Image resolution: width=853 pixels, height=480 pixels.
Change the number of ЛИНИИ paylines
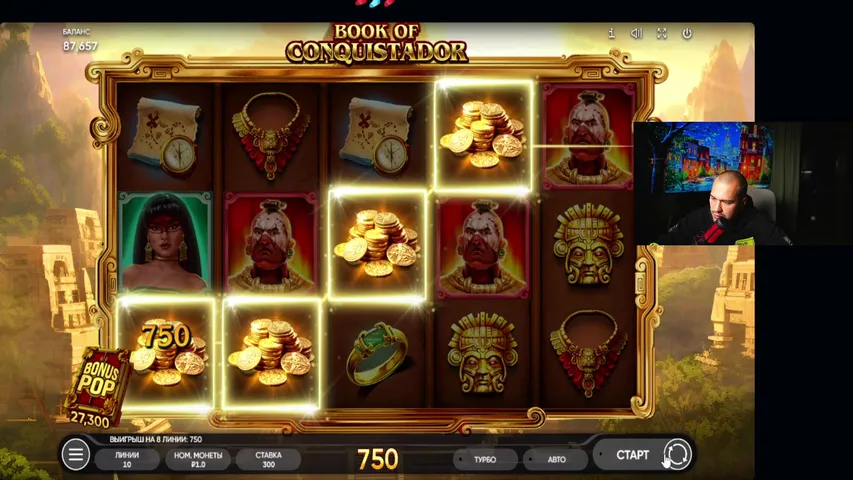click(x=127, y=459)
